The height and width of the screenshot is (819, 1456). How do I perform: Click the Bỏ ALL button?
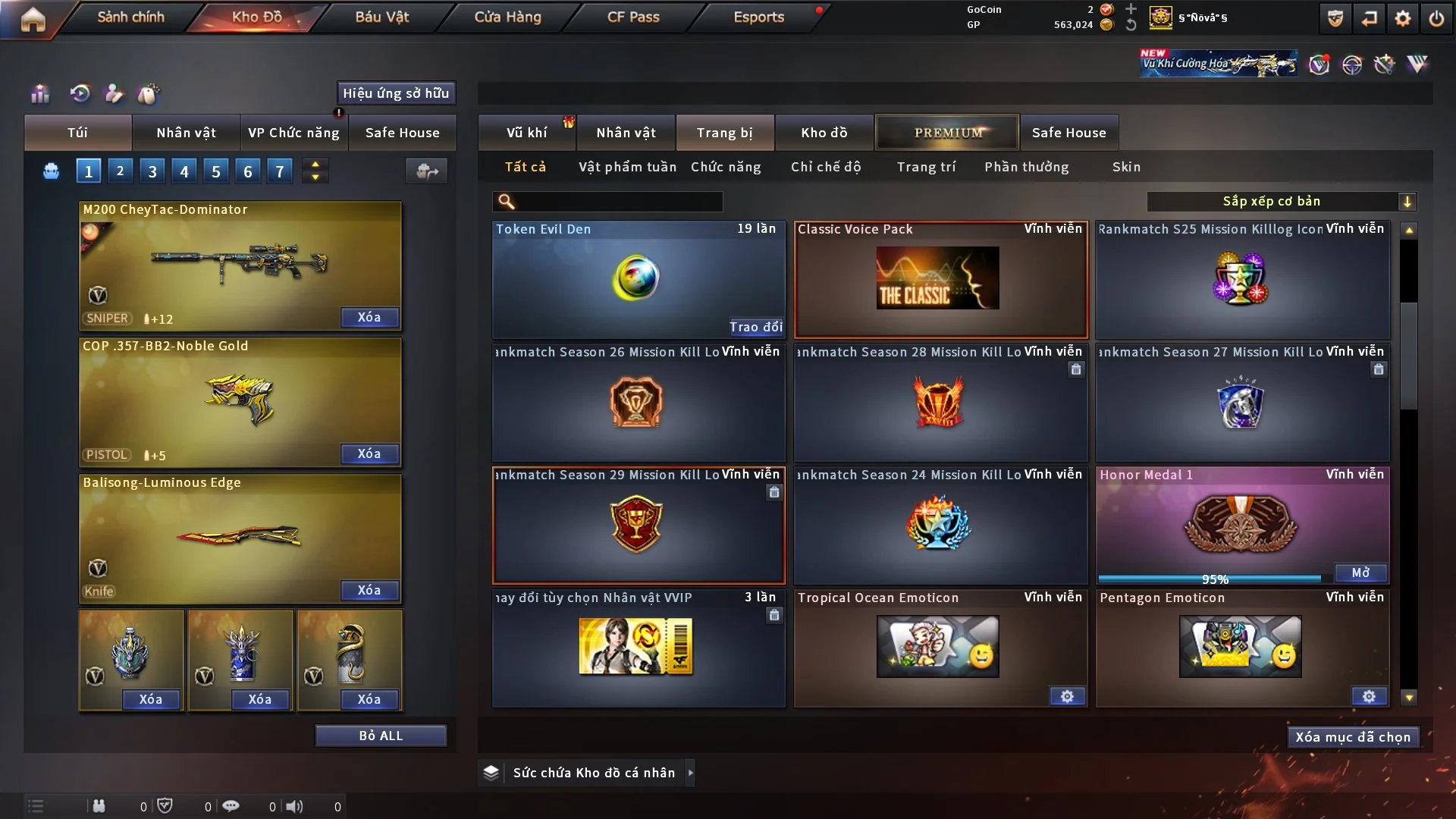point(381,736)
